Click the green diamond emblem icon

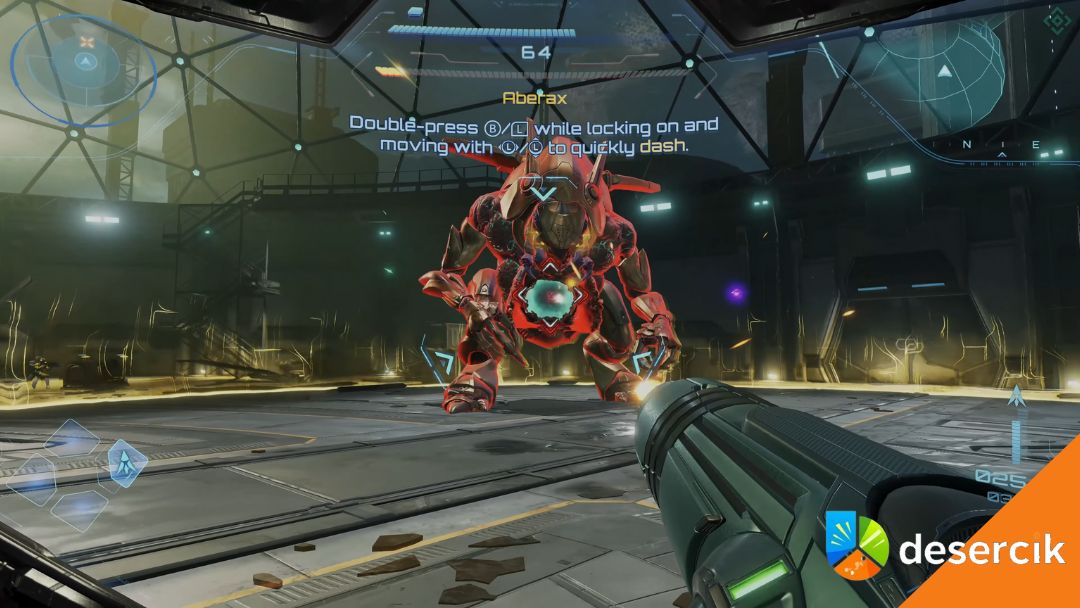(1055, 19)
